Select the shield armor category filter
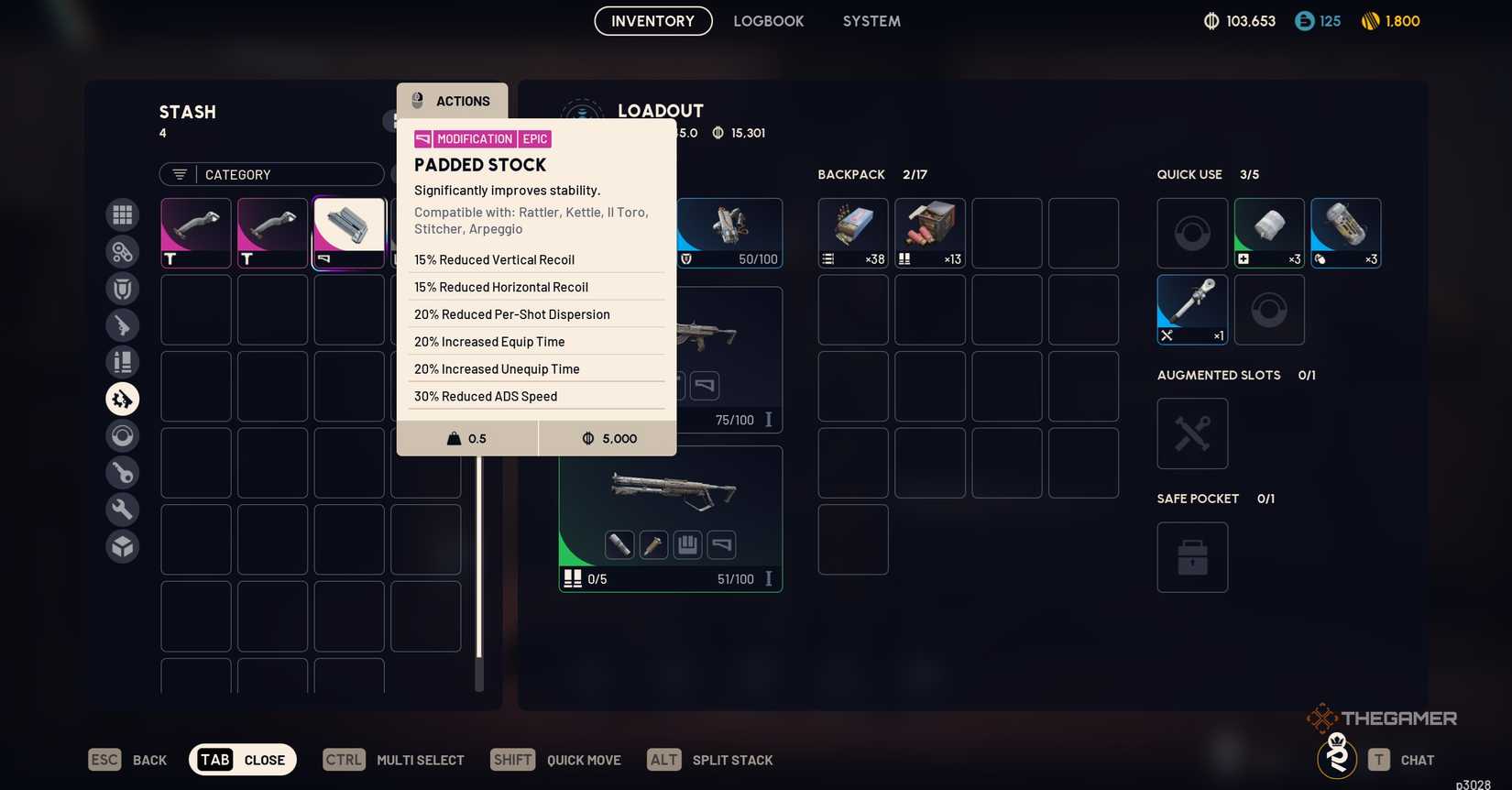Screen dimensions: 1512x790 pyautogui.click(x=122, y=288)
